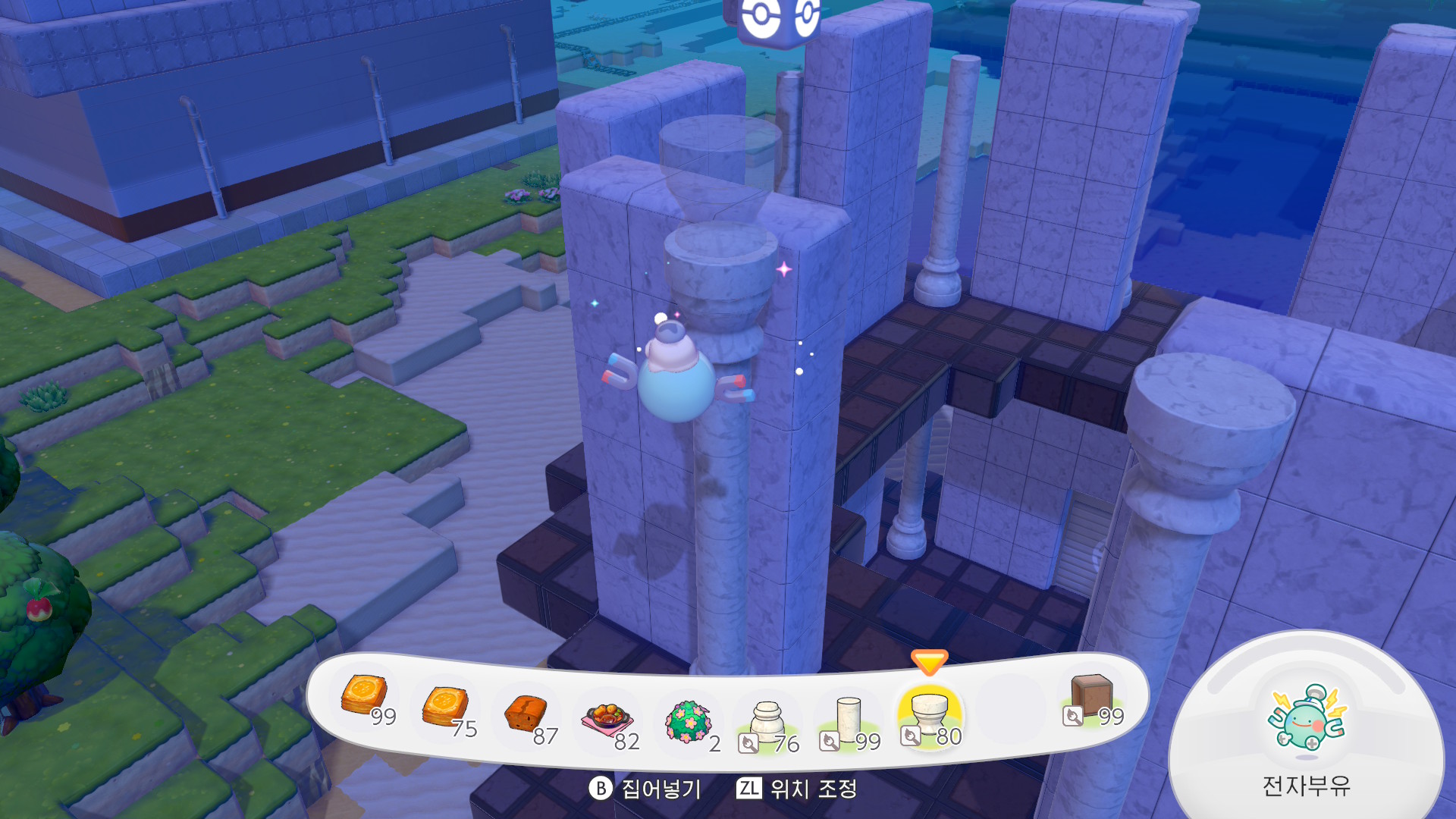Viewport: 1456px width, 819px height.
Task: Select the marble pillar base slot
Action: (767, 722)
